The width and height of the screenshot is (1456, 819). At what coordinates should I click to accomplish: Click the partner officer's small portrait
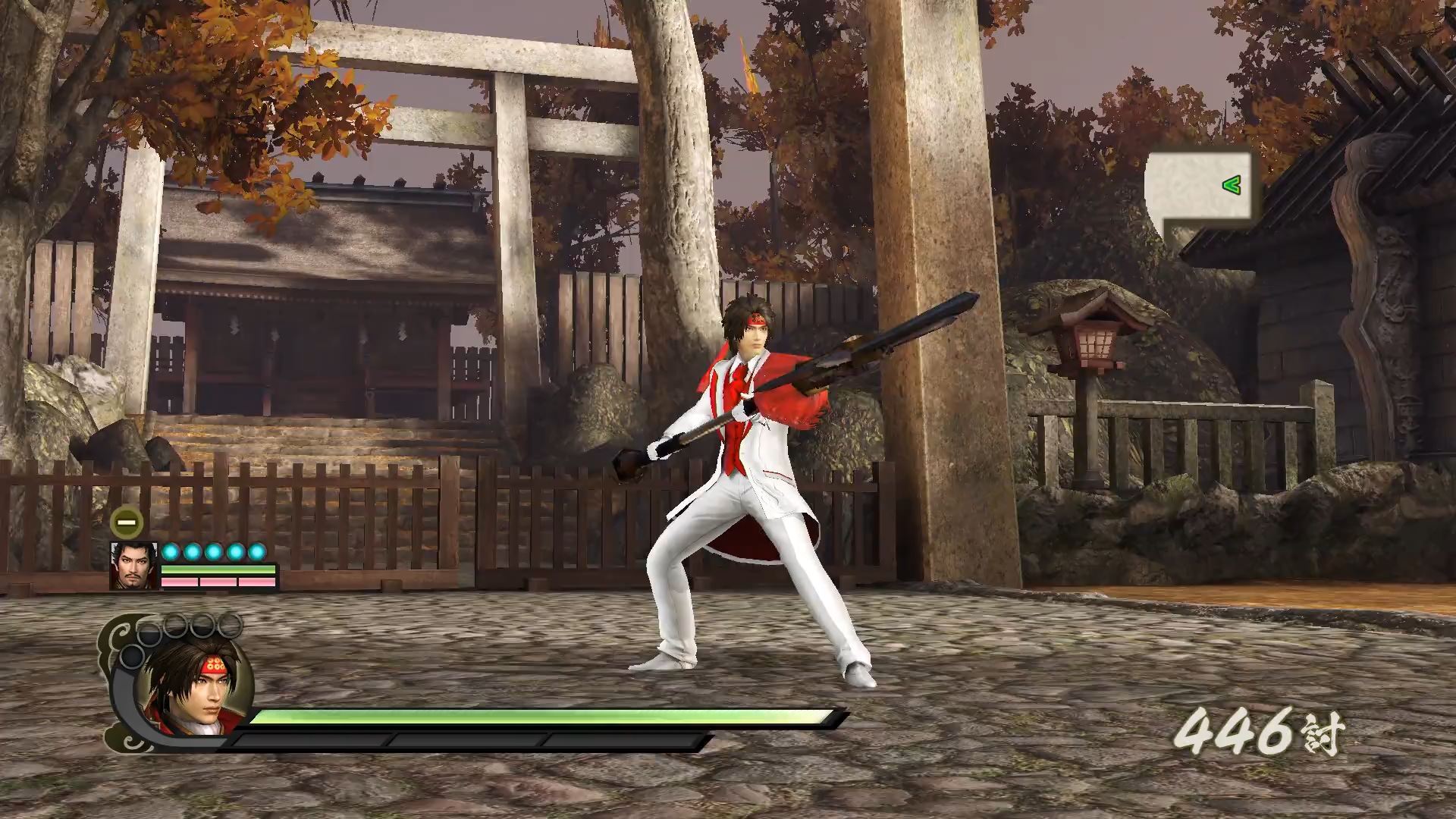(134, 566)
